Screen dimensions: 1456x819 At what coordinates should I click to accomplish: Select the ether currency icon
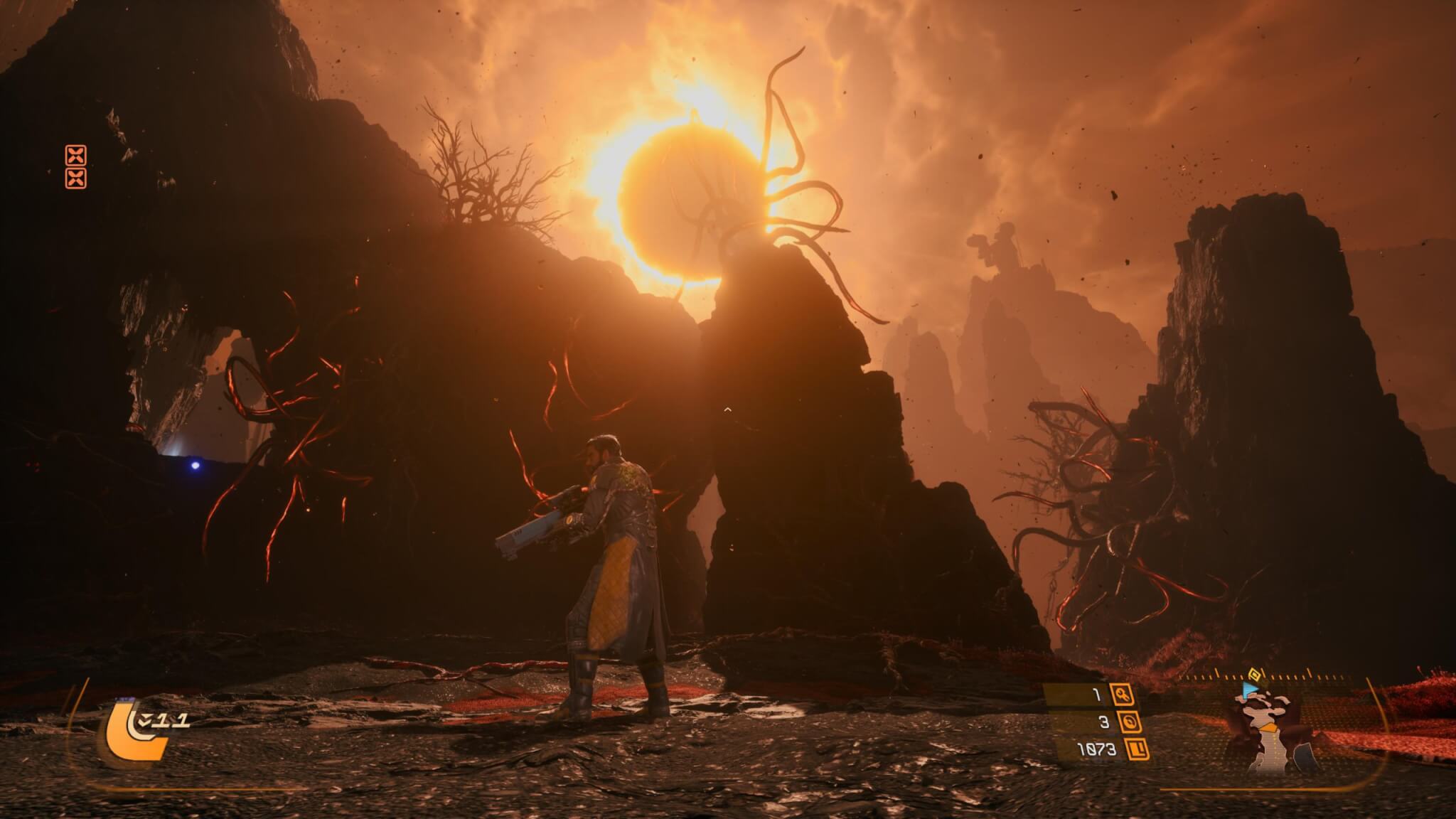pos(1129,722)
